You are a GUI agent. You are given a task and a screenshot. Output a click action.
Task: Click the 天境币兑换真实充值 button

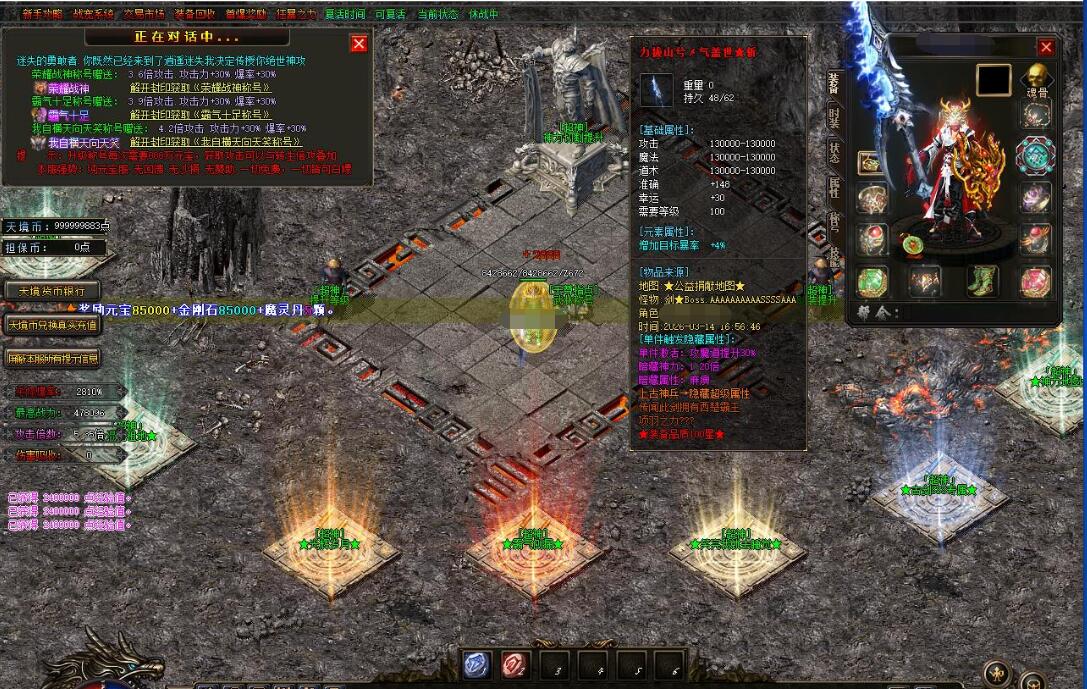(x=52, y=325)
